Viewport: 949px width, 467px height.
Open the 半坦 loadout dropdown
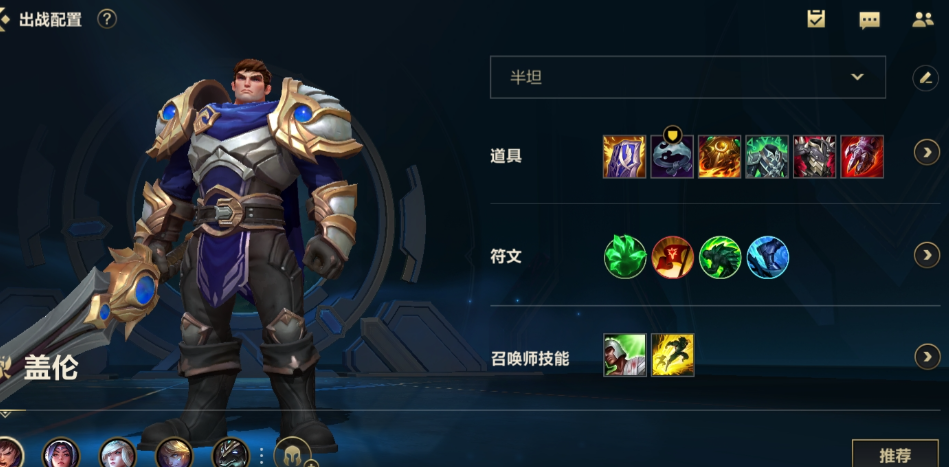687,77
